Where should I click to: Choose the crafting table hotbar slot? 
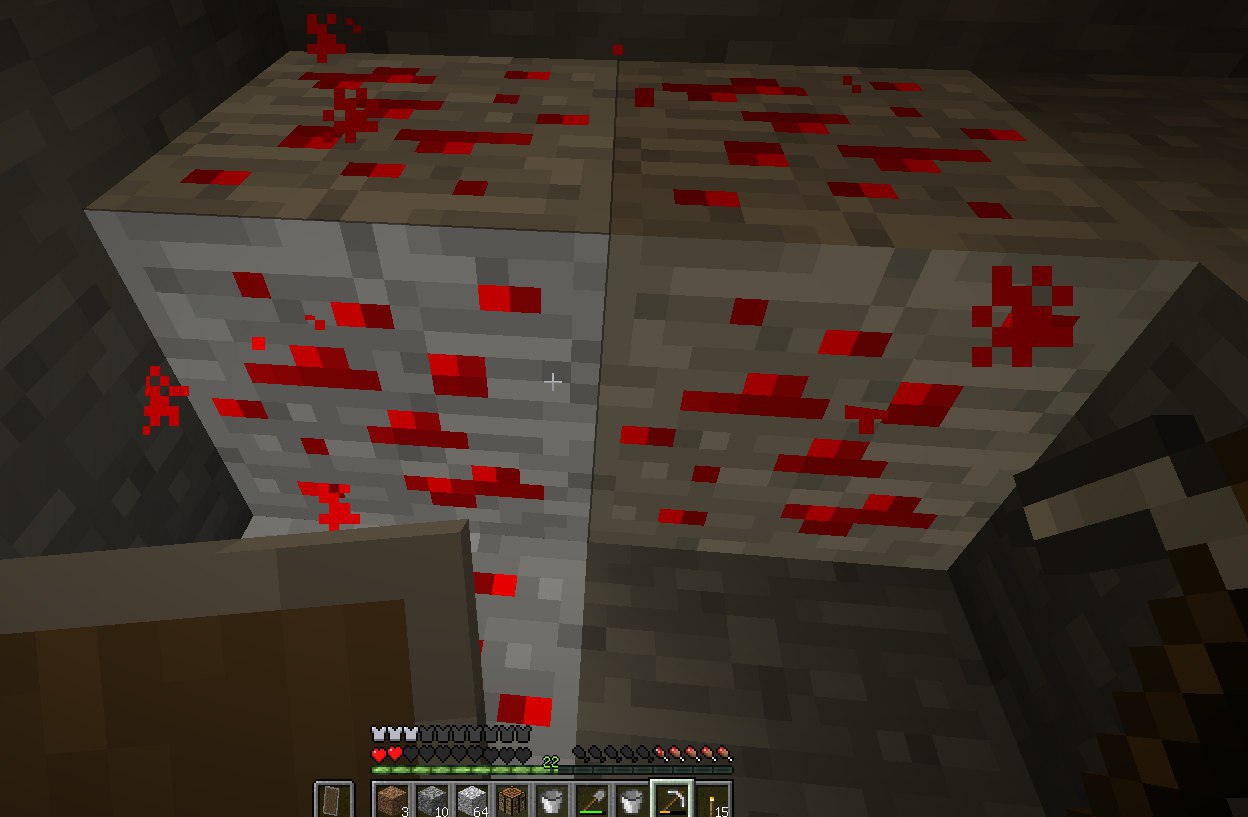[512, 800]
